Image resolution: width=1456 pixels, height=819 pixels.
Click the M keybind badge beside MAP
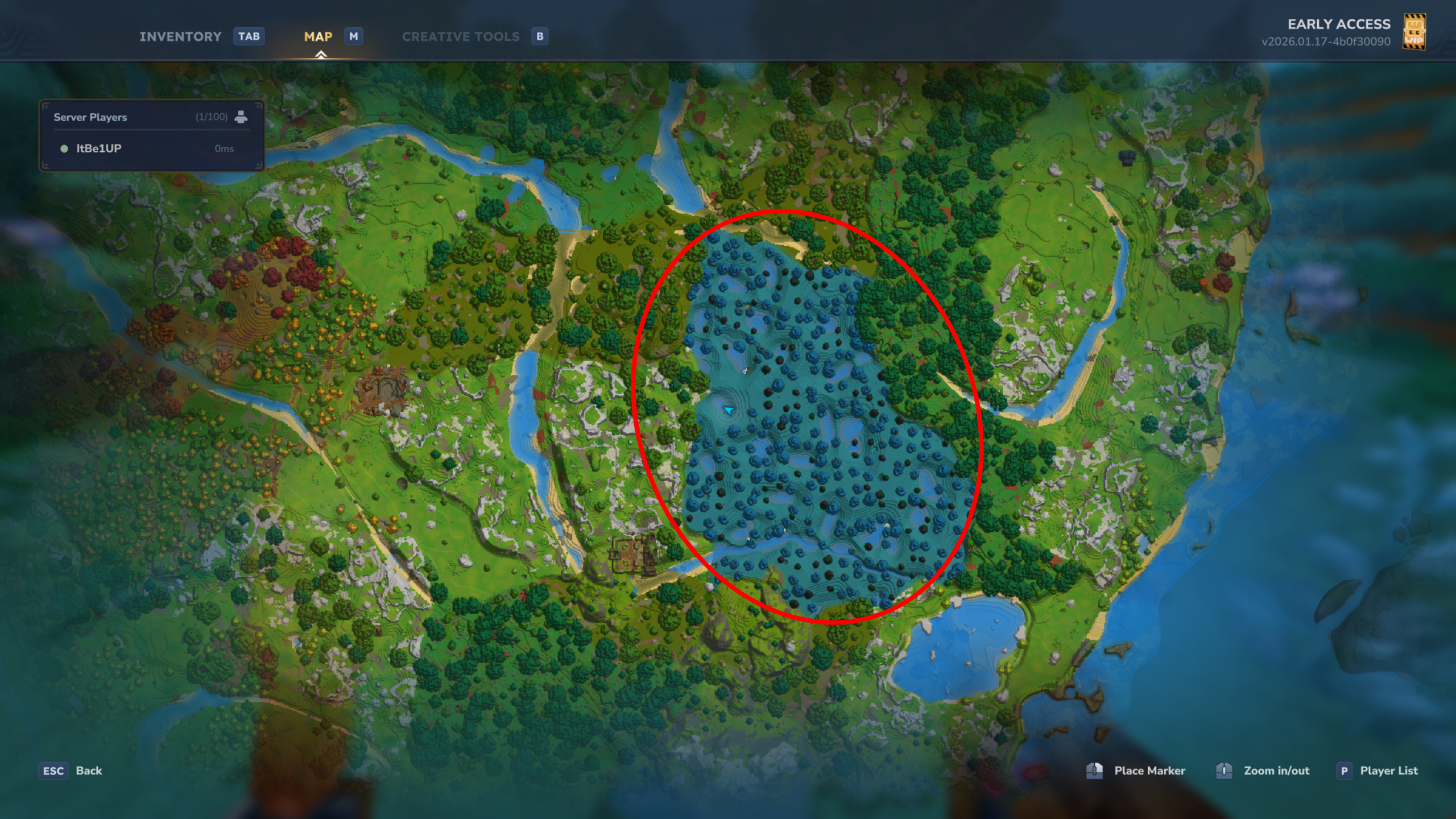coord(353,36)
